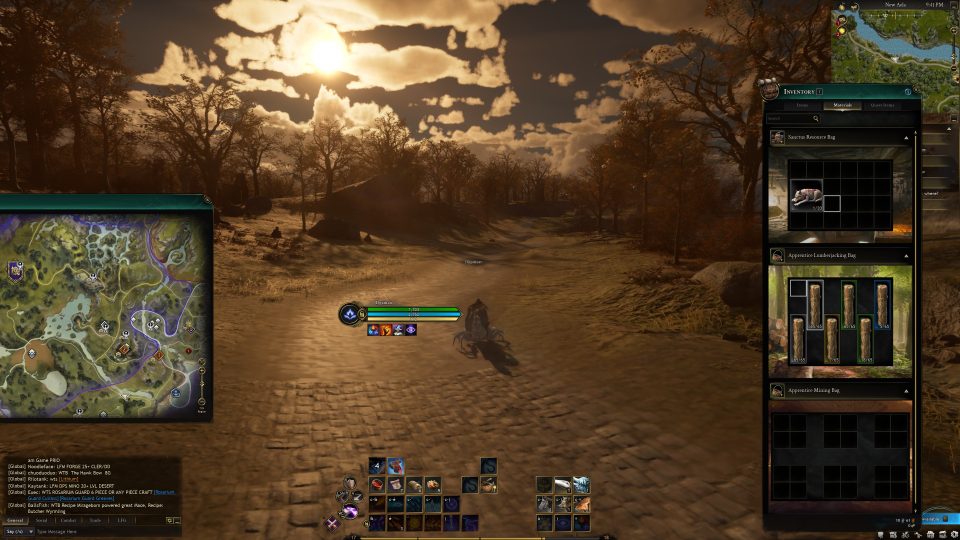This screenshot has width=960, height=540.
Task: Switch to the Items tab in inventory
Action: 802,104
